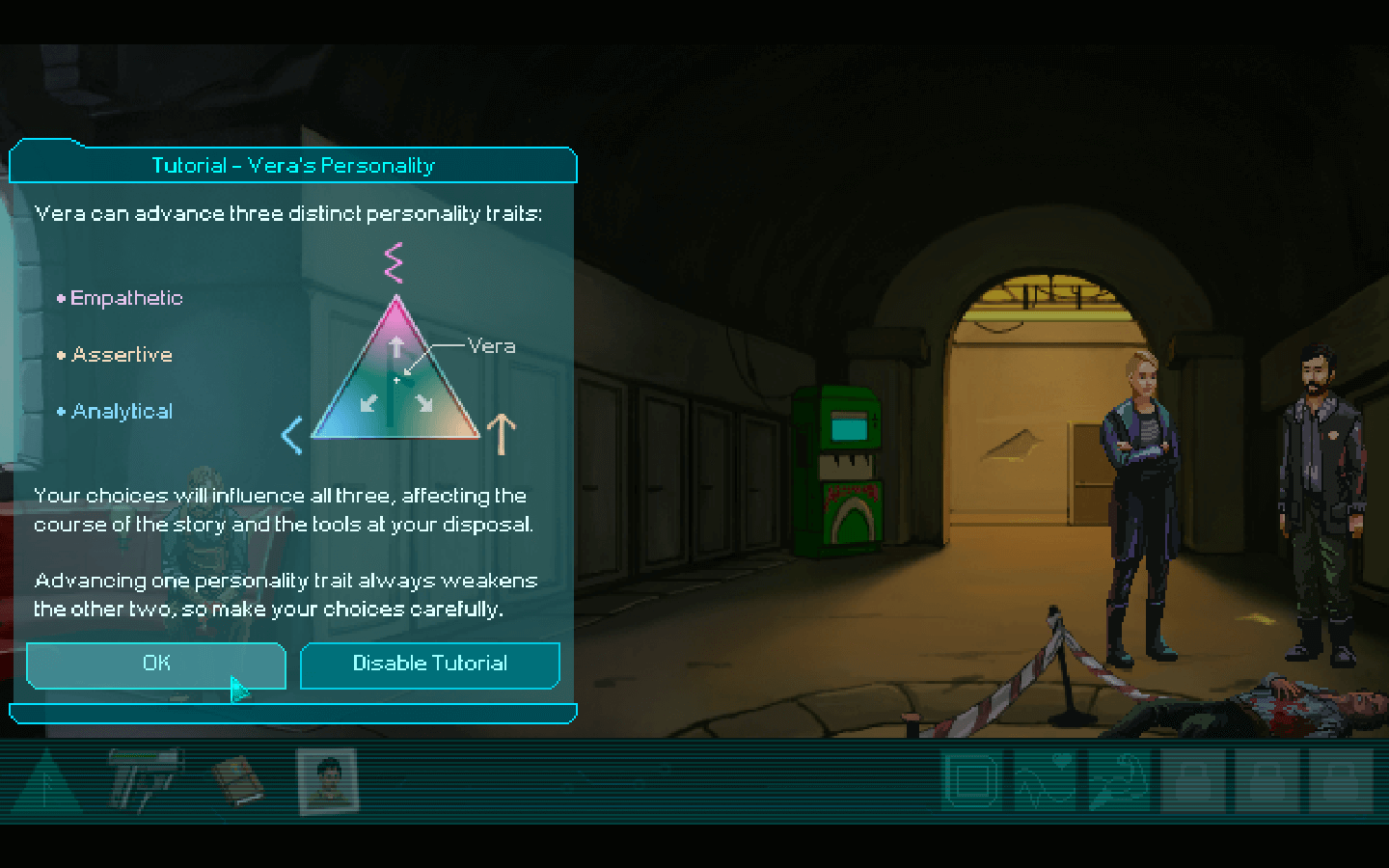
Task: Activate the square chip ability icon
Action: [x=971, y=780]
